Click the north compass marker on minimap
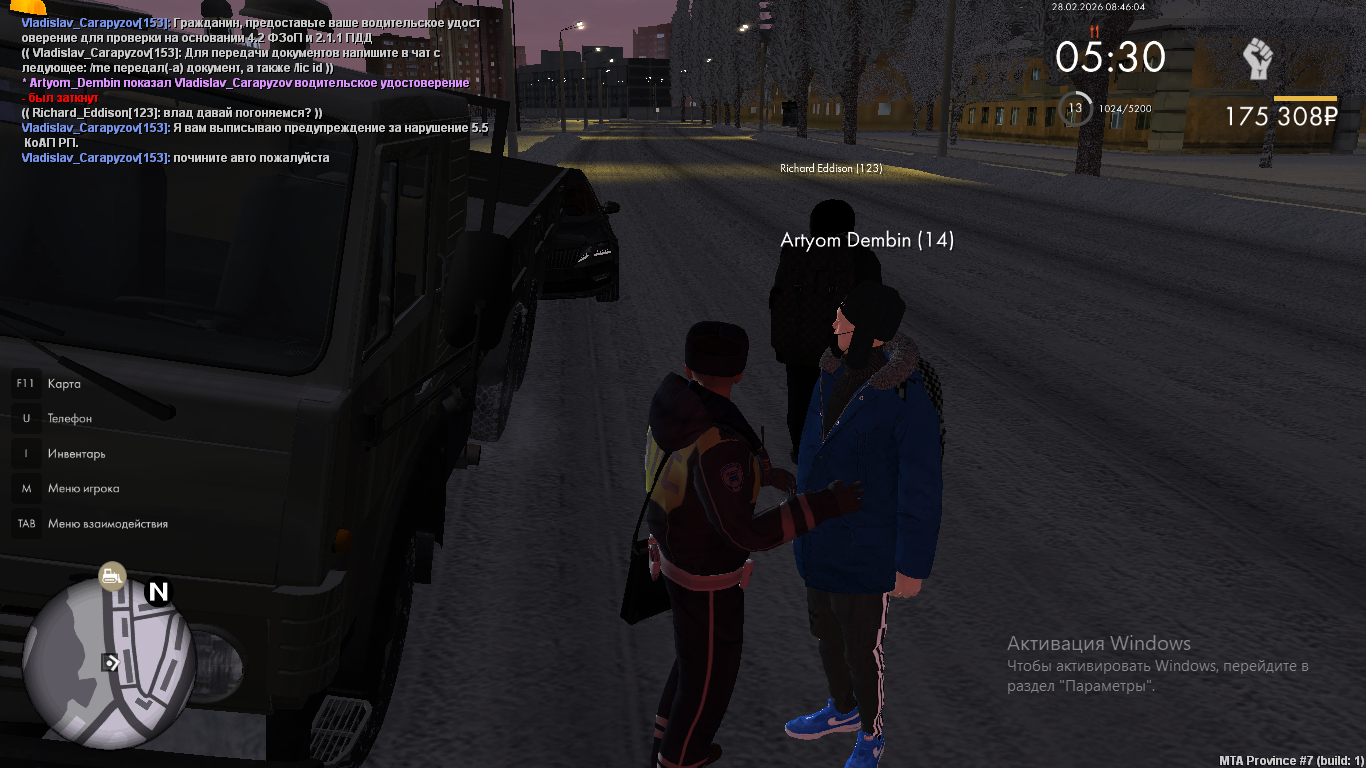The image size is (1366, 768). (158, 592)
